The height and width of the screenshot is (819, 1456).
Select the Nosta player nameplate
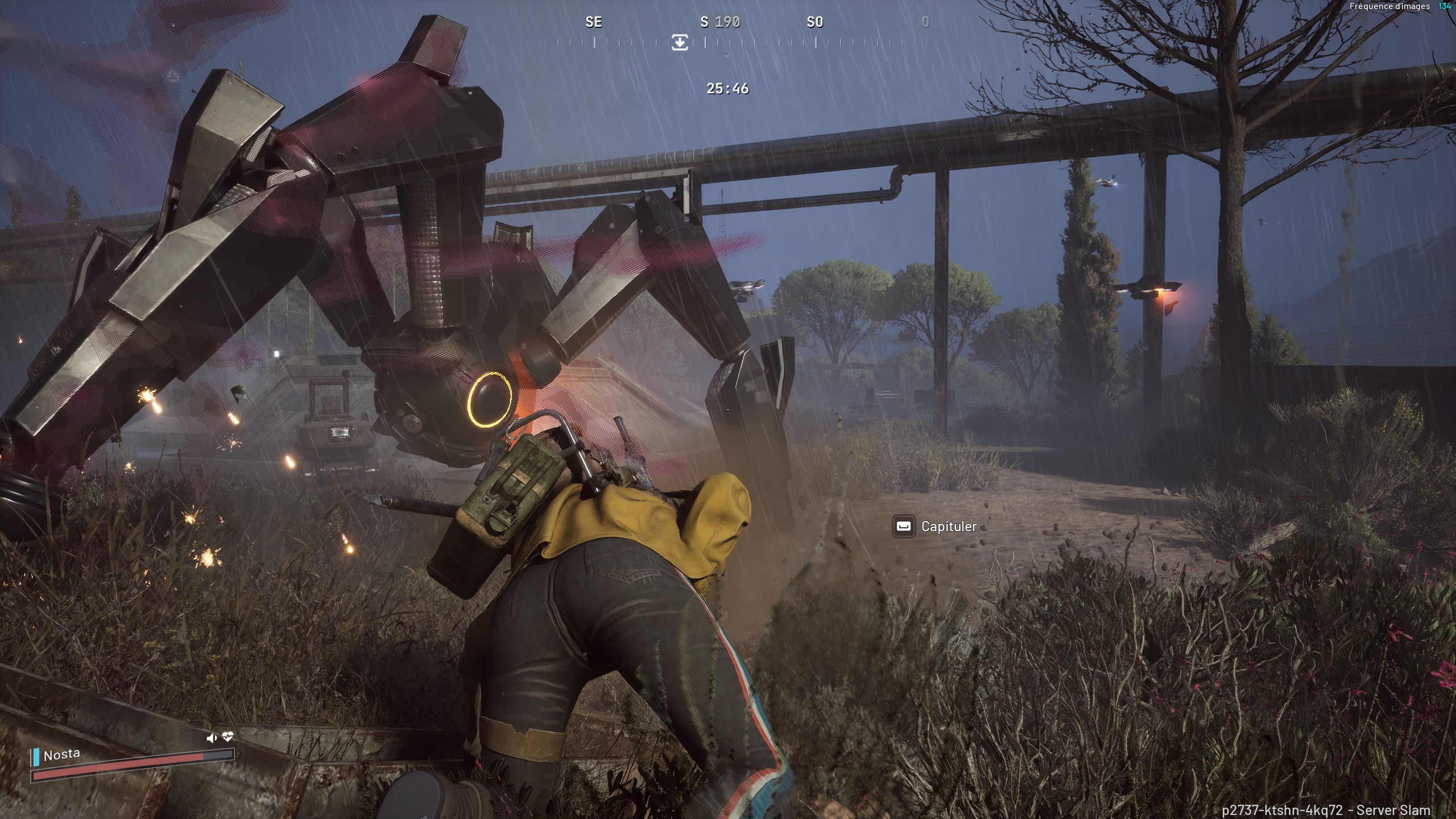point(62,755)
